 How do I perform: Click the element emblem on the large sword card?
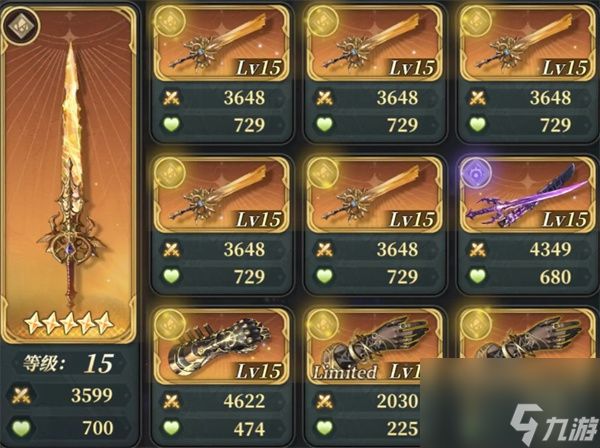click(19, 27)
